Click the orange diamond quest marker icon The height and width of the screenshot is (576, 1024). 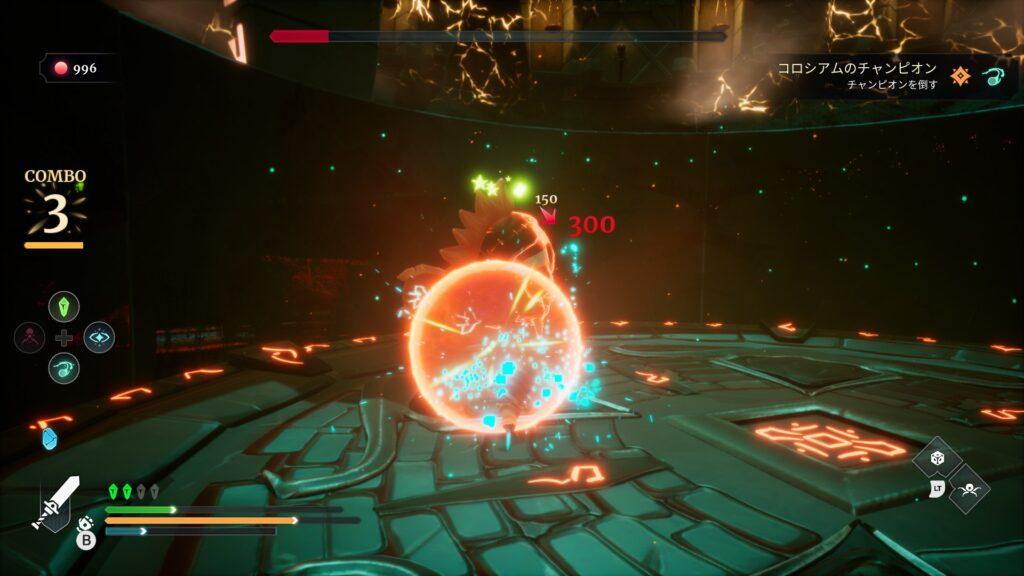click(x=961, y=76)
